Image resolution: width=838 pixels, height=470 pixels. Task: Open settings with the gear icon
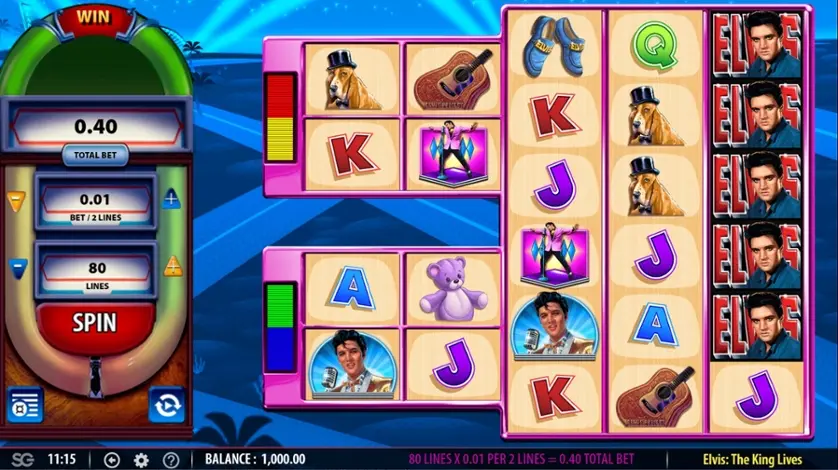(141, 460)
